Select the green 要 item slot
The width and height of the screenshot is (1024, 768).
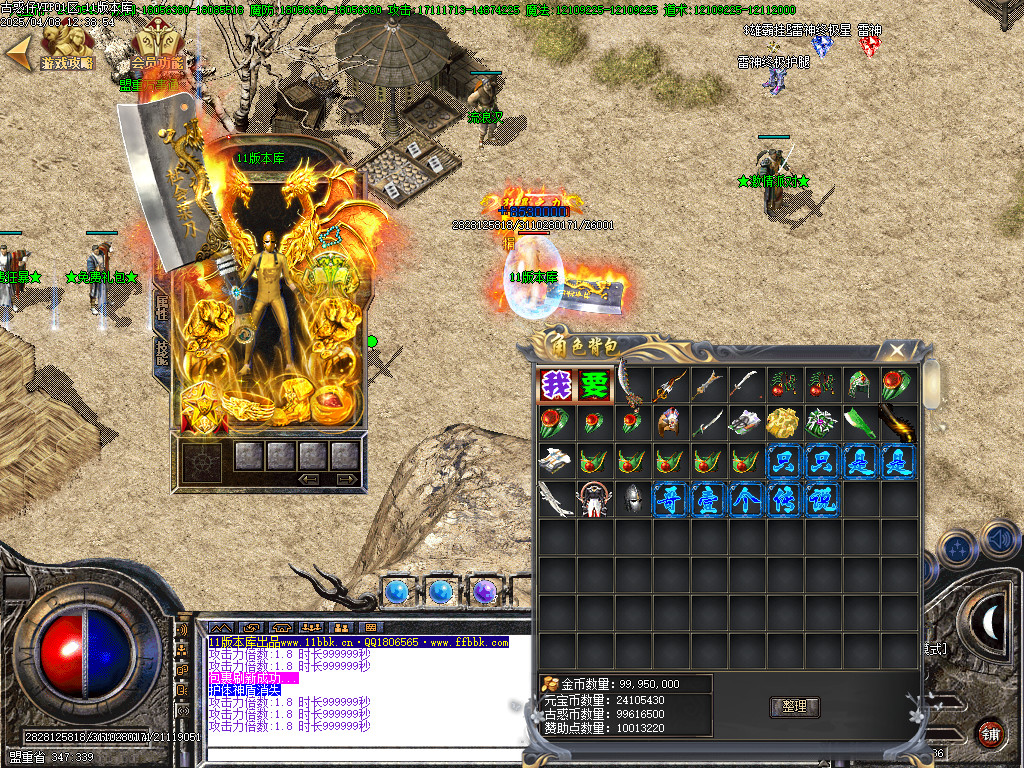click(x=593, y=385)
